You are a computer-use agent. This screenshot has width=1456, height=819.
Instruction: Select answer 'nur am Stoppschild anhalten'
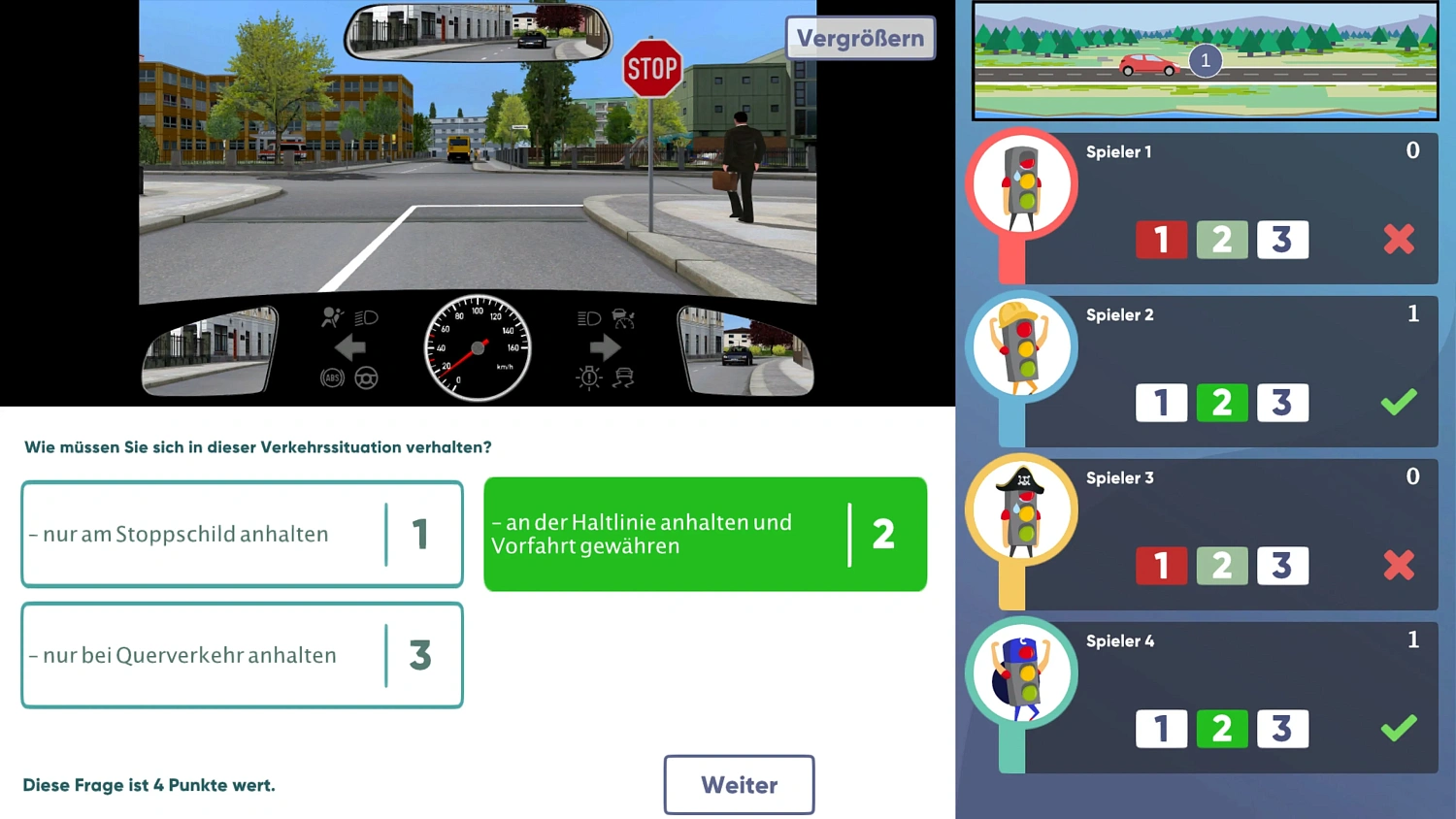242,534
